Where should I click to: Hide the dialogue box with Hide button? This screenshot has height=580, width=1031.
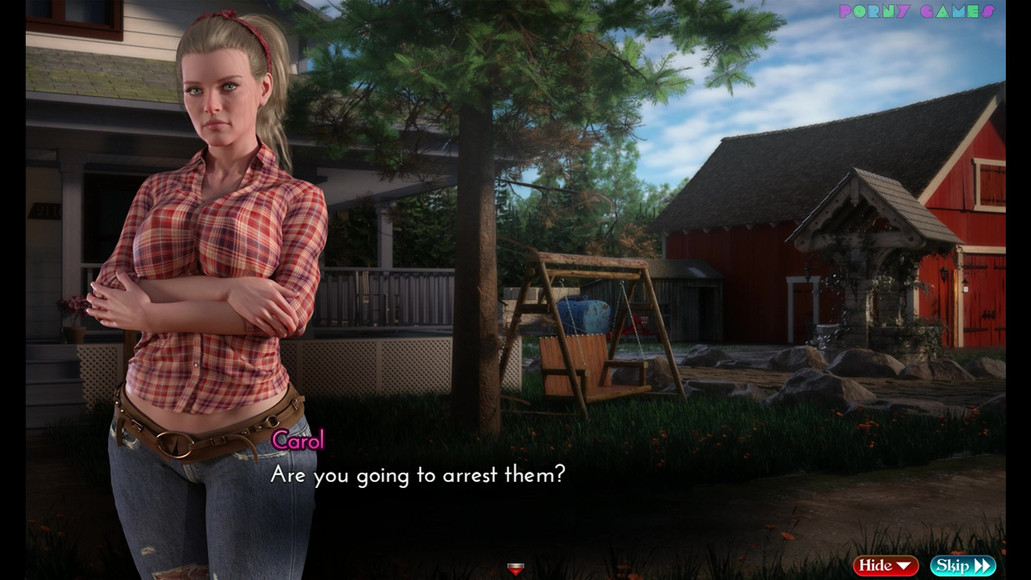click(885, 566)
